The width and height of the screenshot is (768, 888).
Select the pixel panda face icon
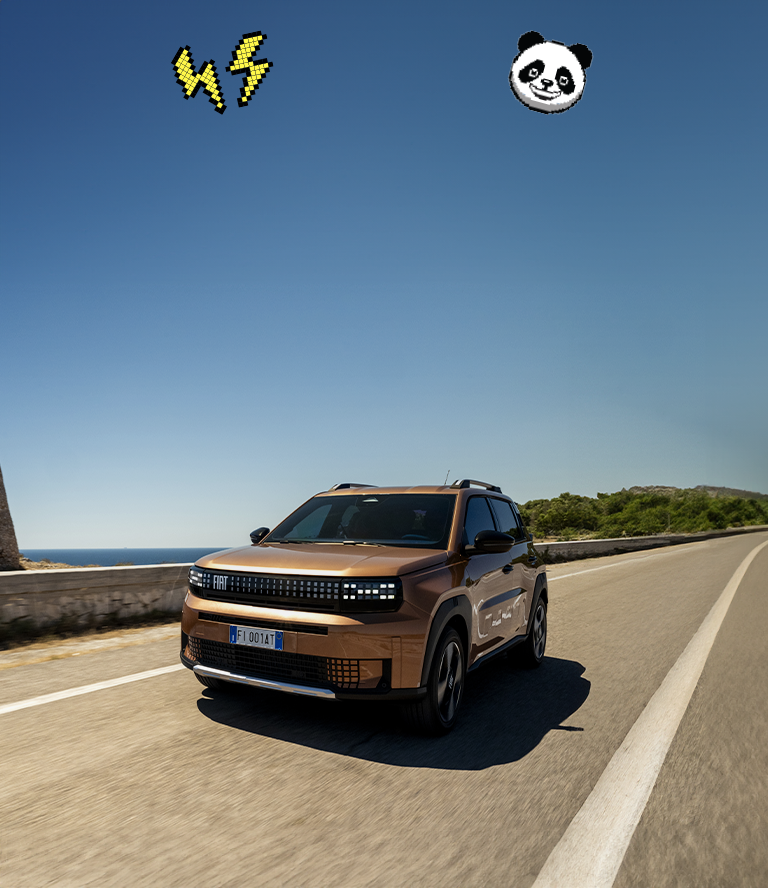pyautogui.click(x=549, y=73)
